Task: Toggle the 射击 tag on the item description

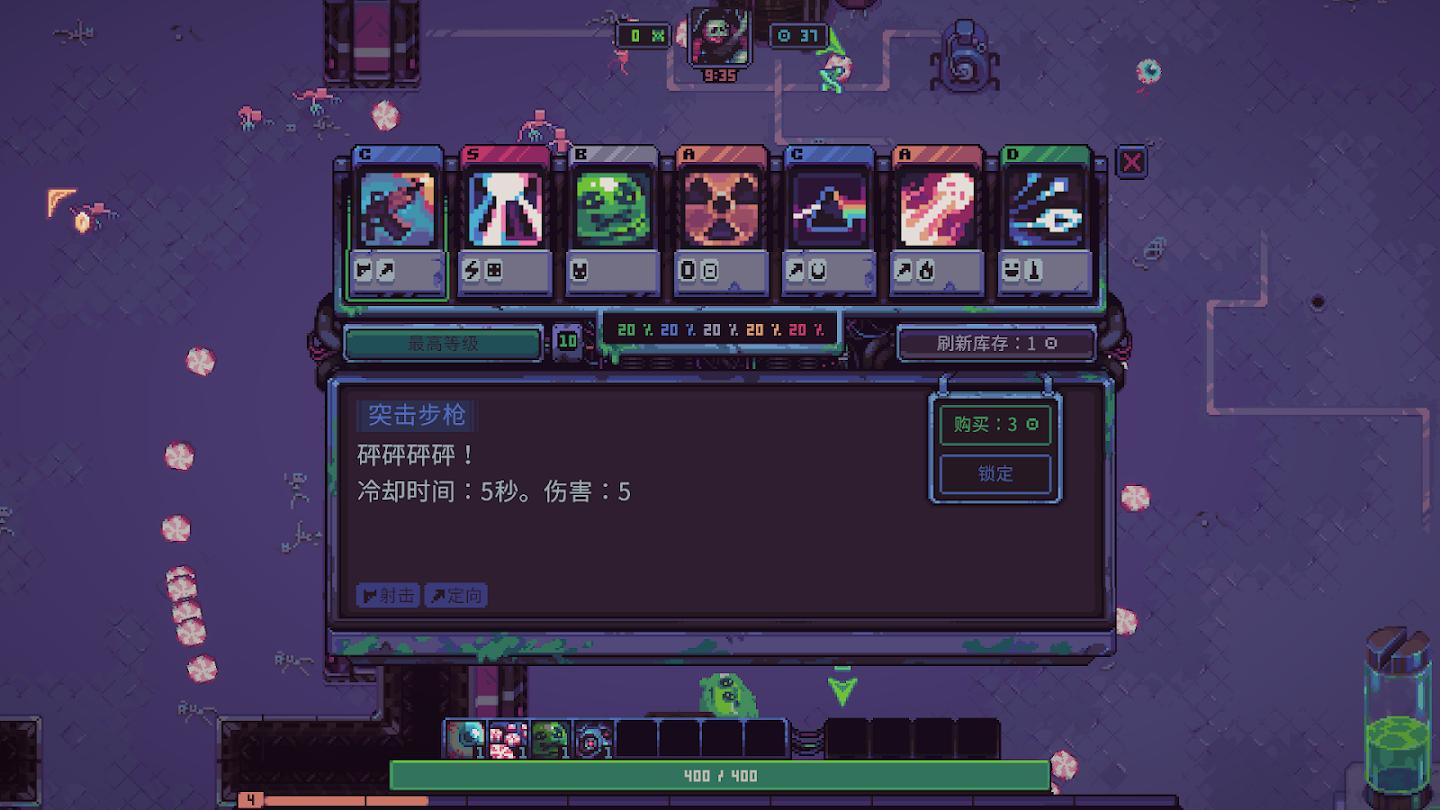Action: coord(387,595)
